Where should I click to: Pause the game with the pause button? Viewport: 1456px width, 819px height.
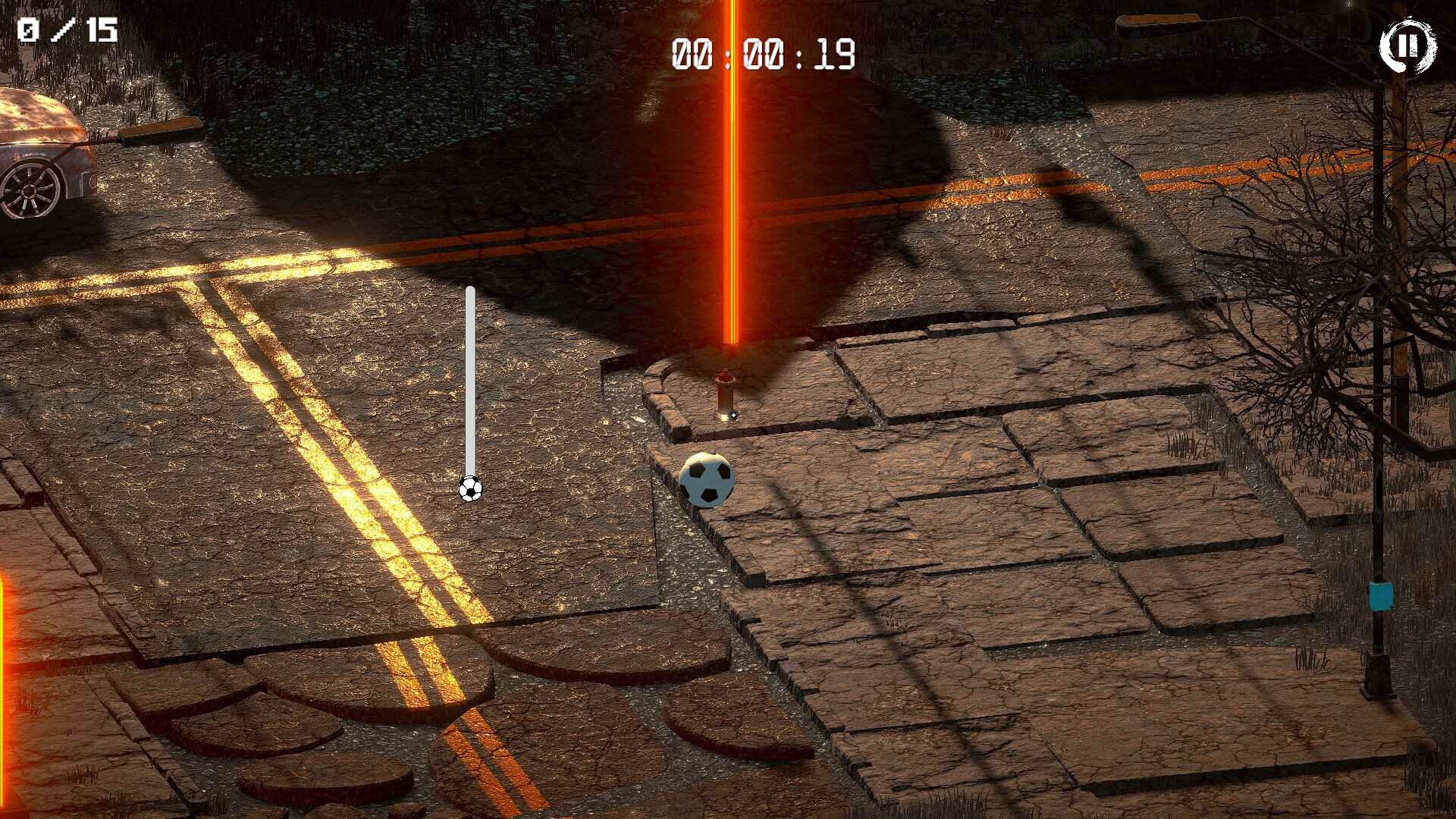[x=1407, y=46]
